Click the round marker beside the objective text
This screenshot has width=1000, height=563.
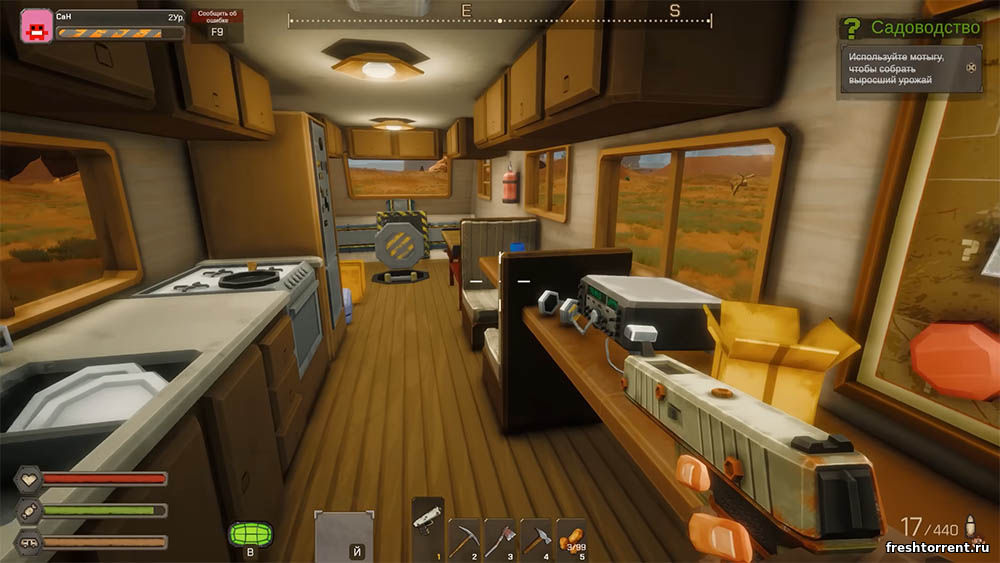(970, 69)
